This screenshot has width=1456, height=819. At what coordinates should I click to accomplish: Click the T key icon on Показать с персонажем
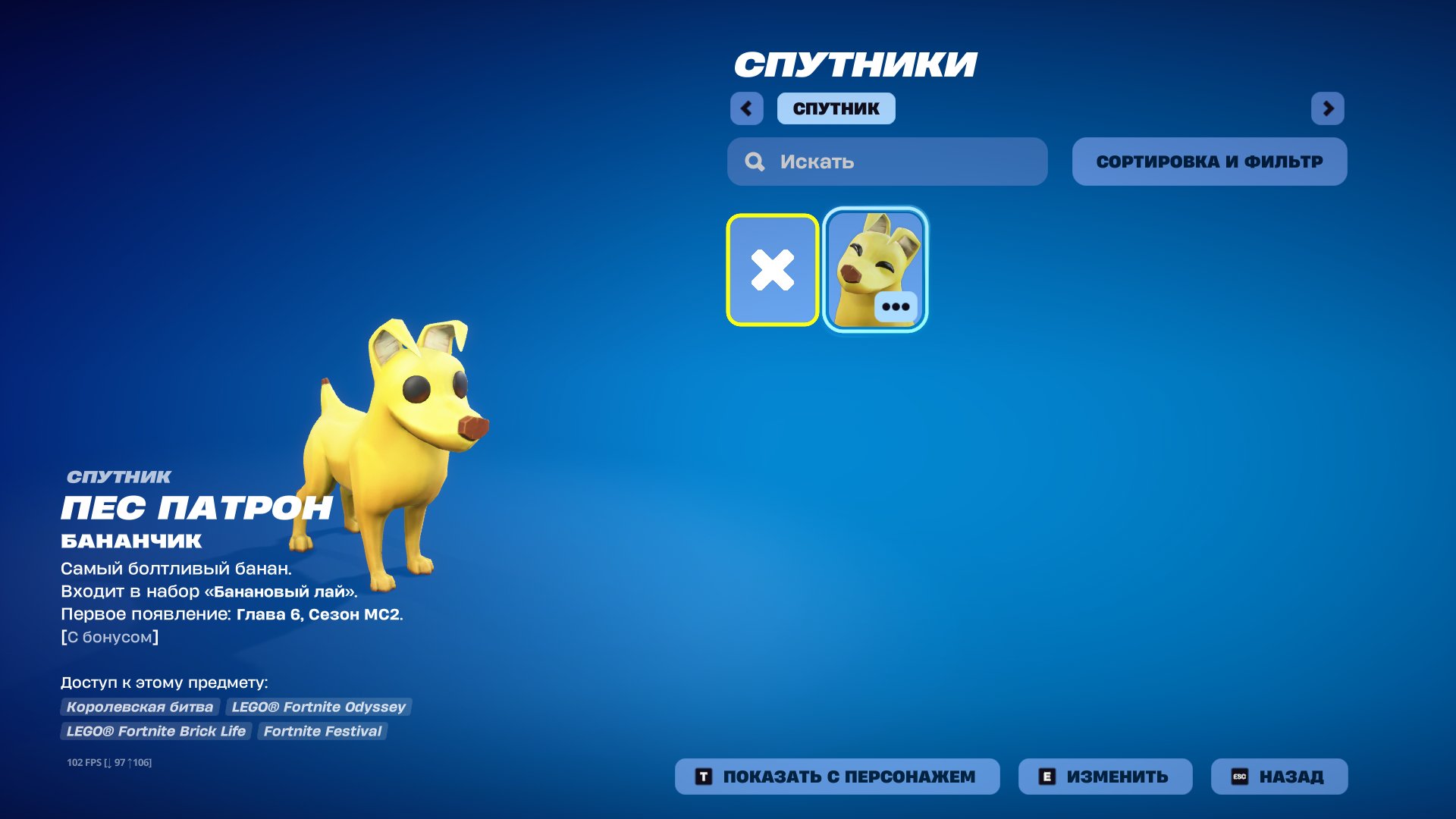(x=704, y=776)
